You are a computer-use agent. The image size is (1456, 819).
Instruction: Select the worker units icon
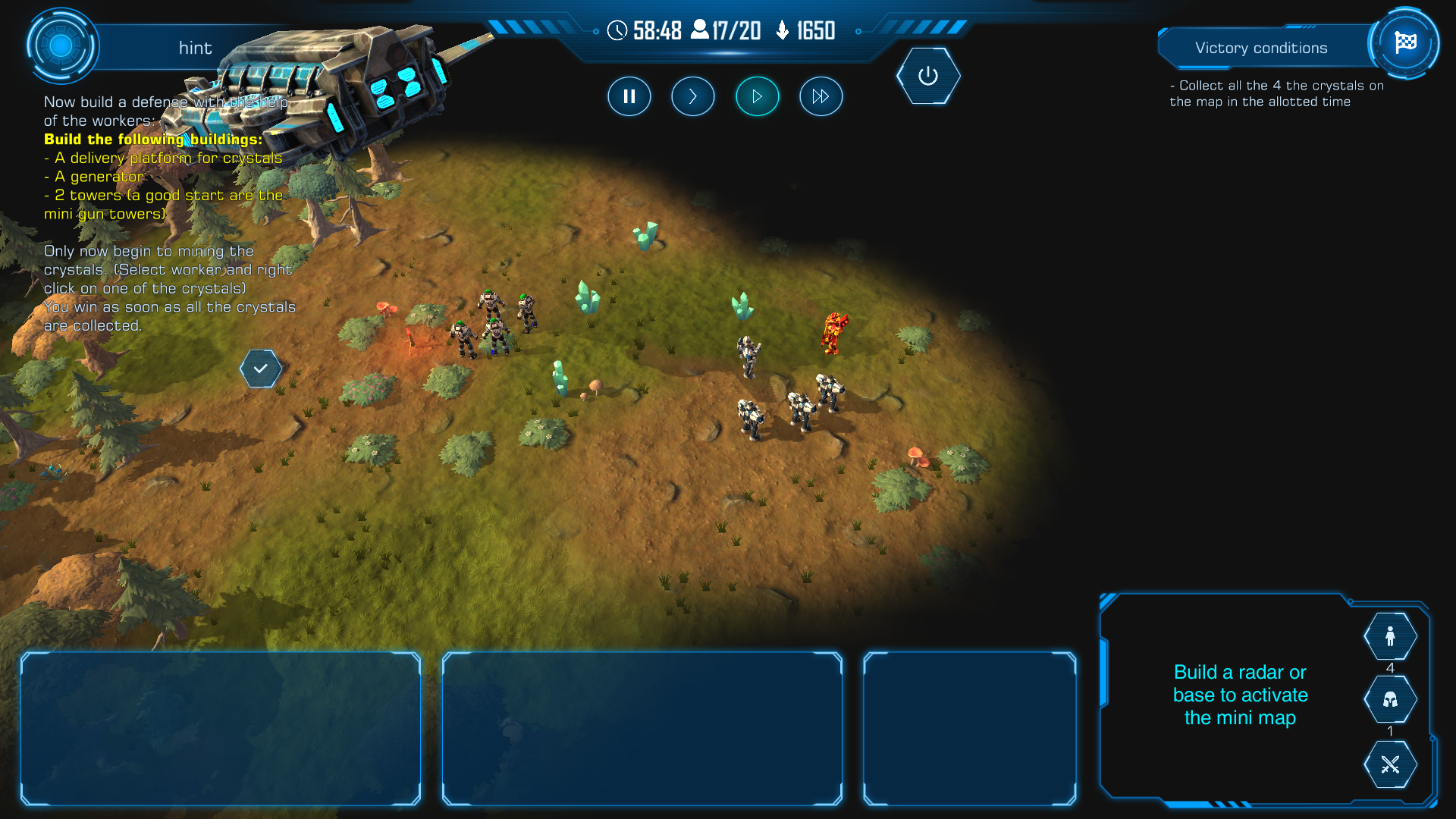tap(1390, 636)
